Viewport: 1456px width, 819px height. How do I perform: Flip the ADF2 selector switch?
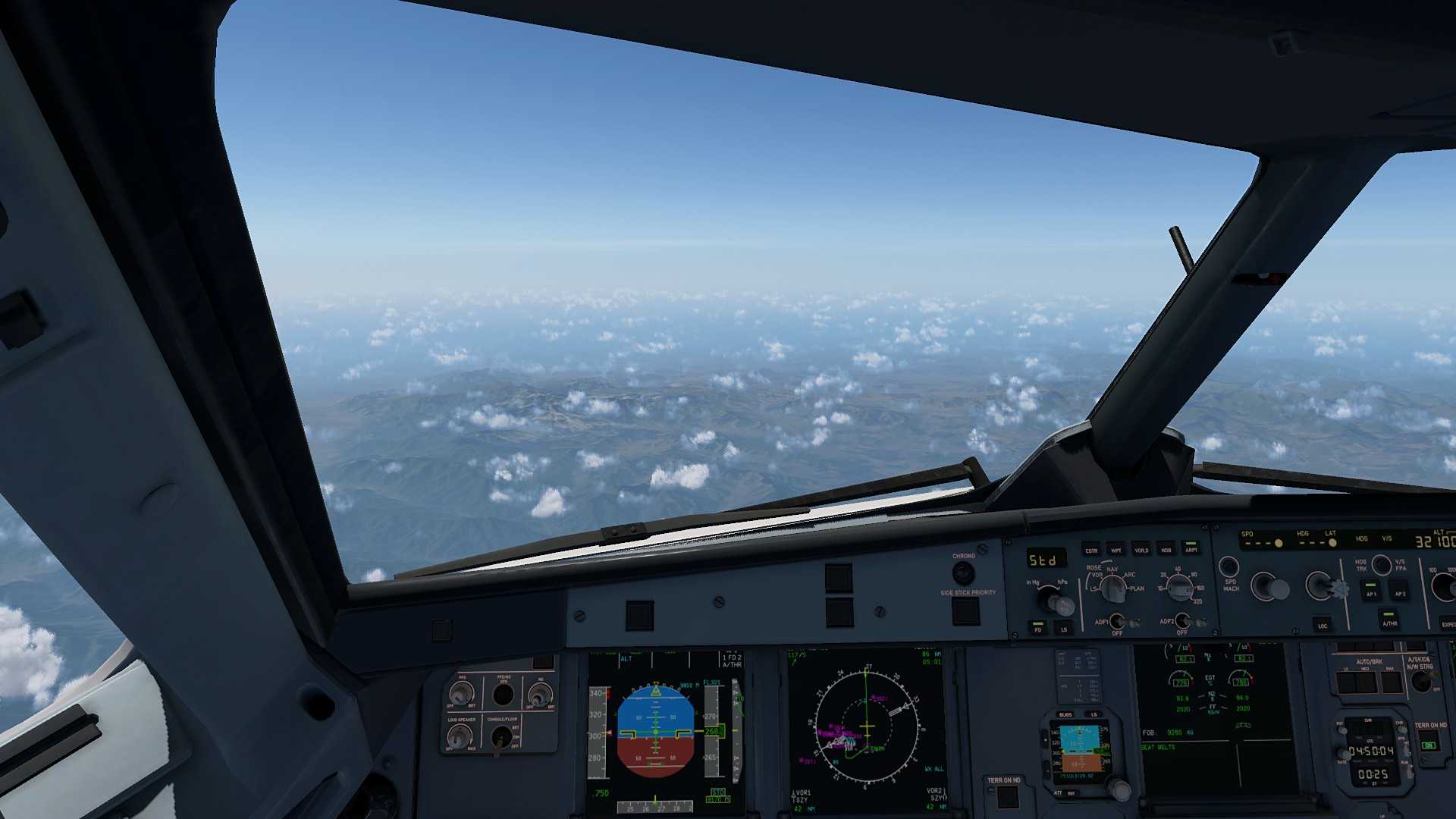pyautogui.click(x=1183, y=622)
